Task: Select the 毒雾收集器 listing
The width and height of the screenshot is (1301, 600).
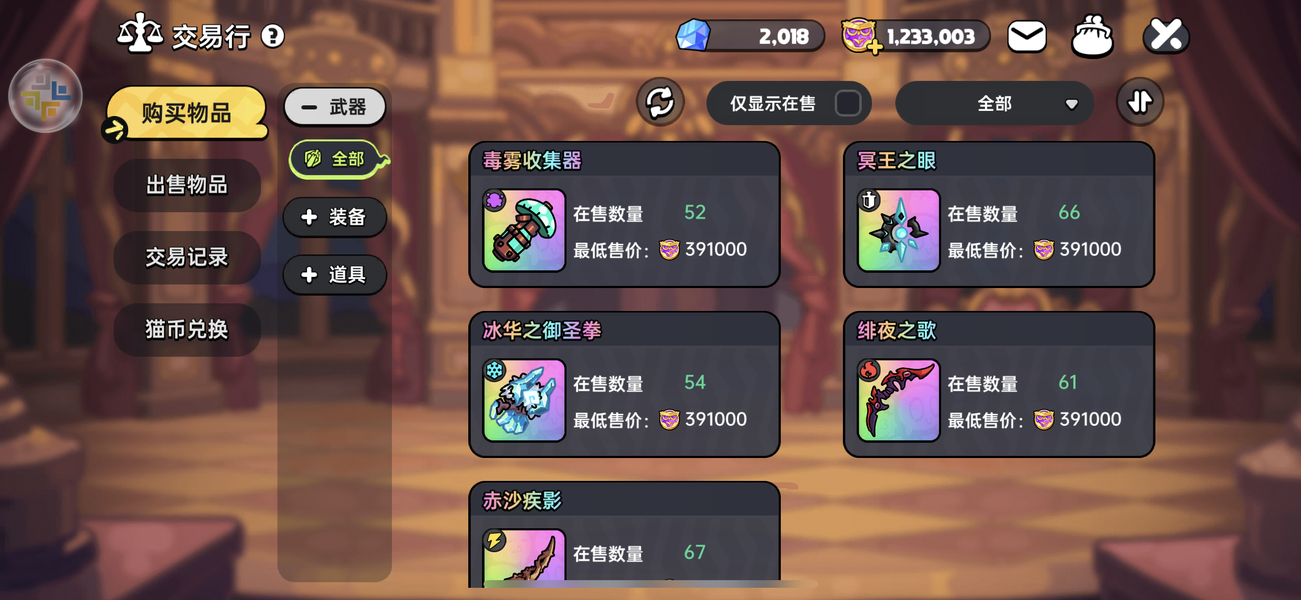Action: pyautogui.click(x=624, y=215)
